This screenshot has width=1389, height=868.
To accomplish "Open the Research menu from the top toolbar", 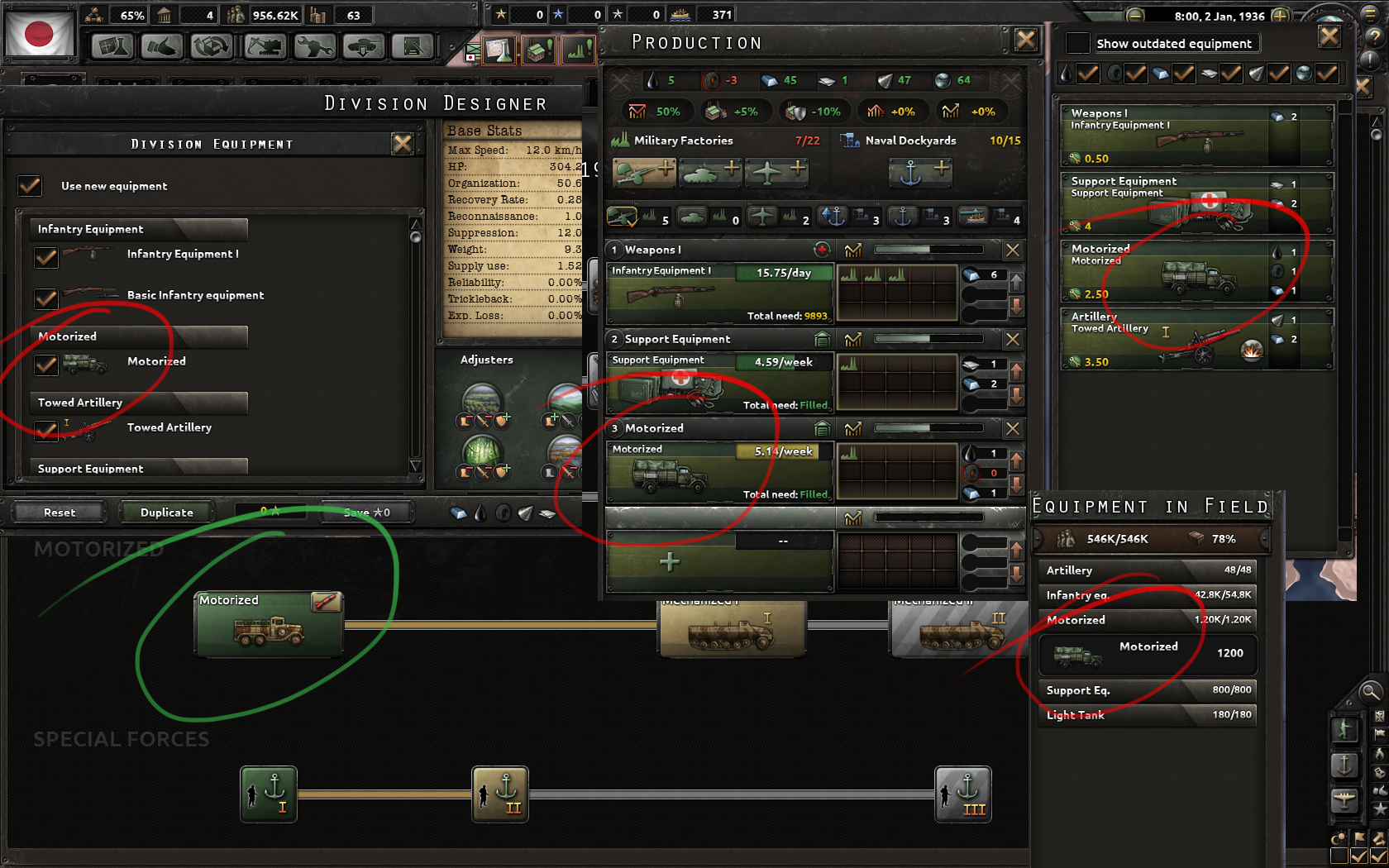I will [x=112, y=47].
